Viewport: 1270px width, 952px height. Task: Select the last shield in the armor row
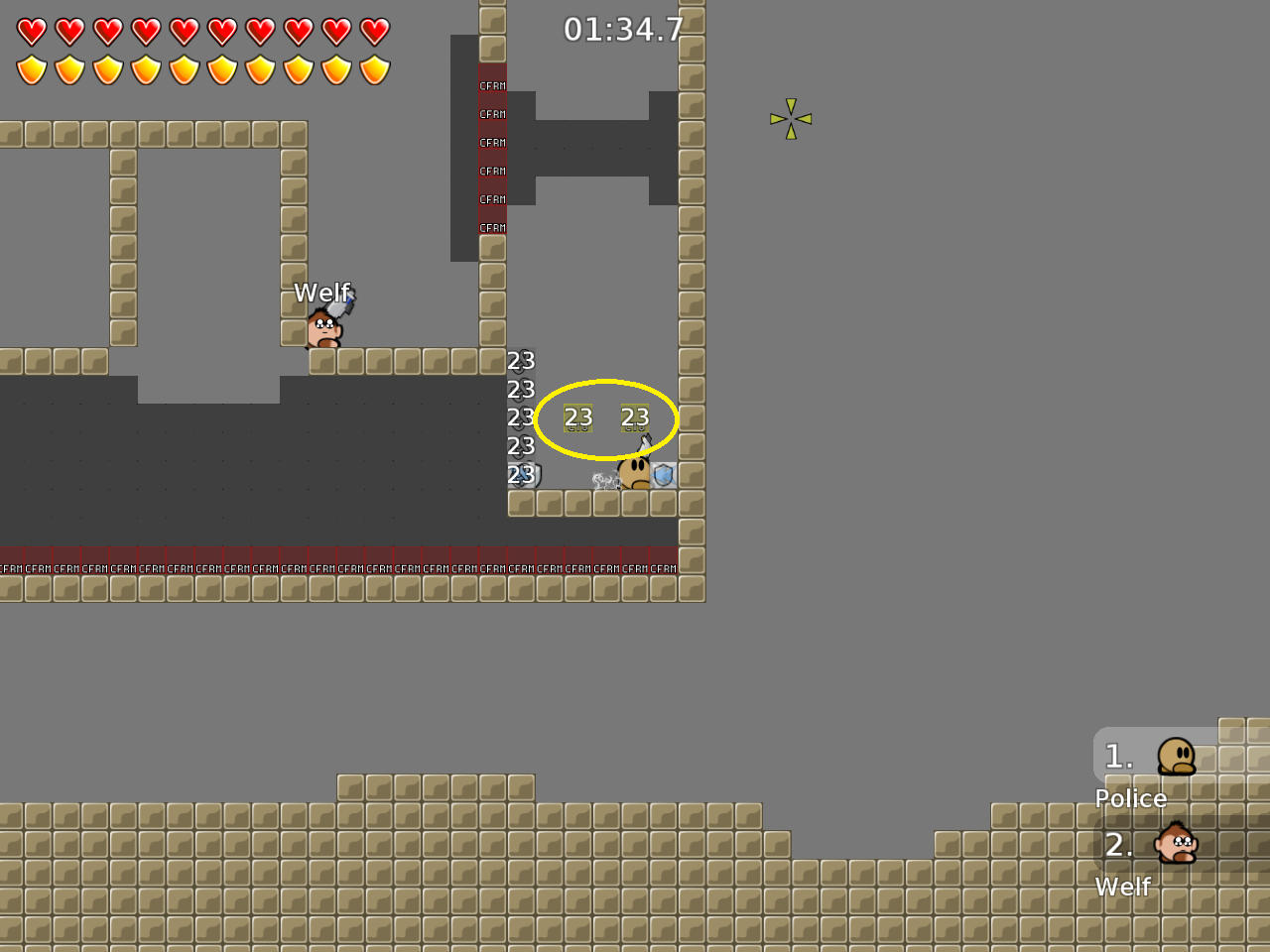pyautogui.click(x=373, y=69)
